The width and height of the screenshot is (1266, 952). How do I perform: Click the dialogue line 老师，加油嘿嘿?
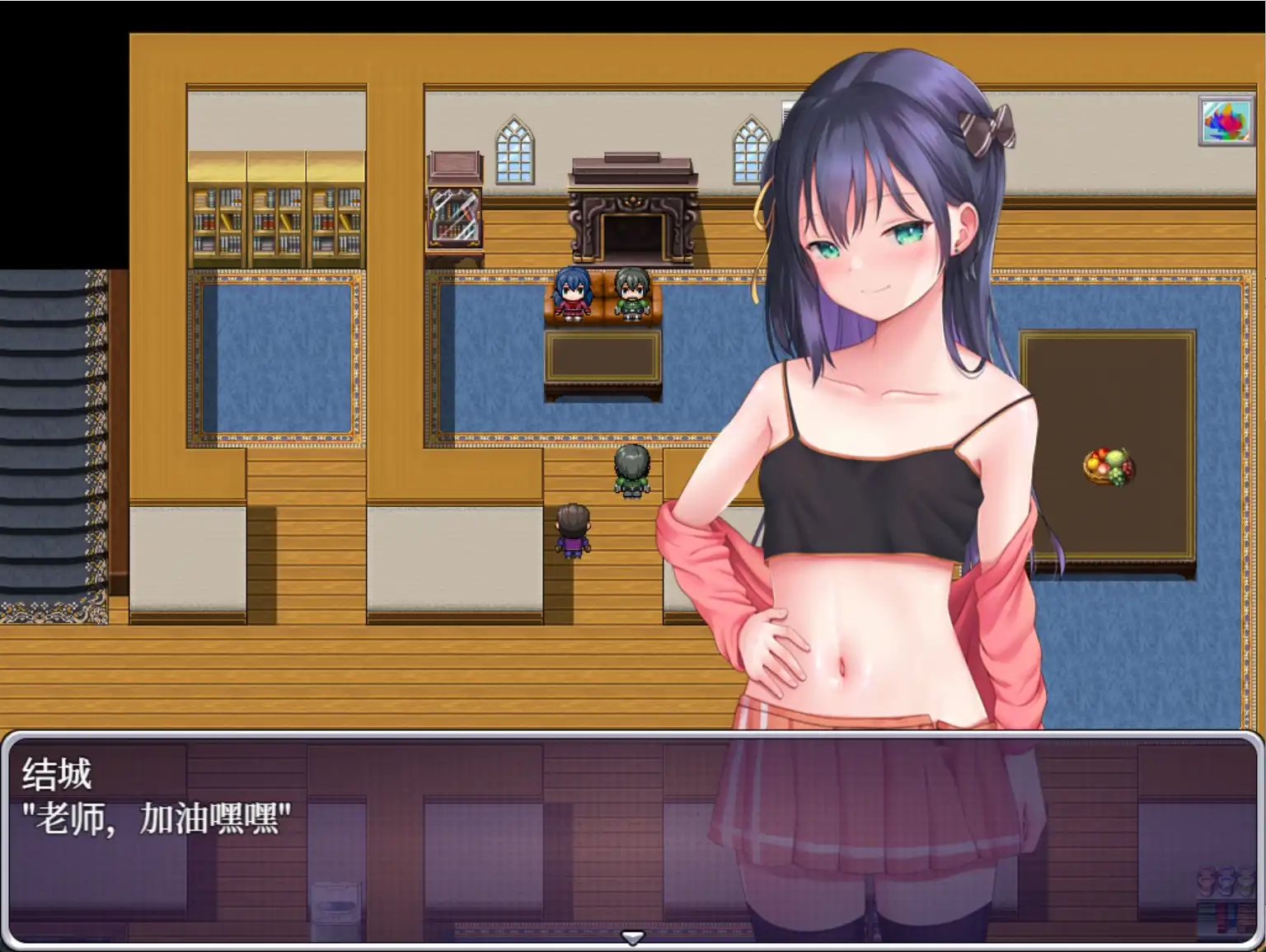click(157, 820)
